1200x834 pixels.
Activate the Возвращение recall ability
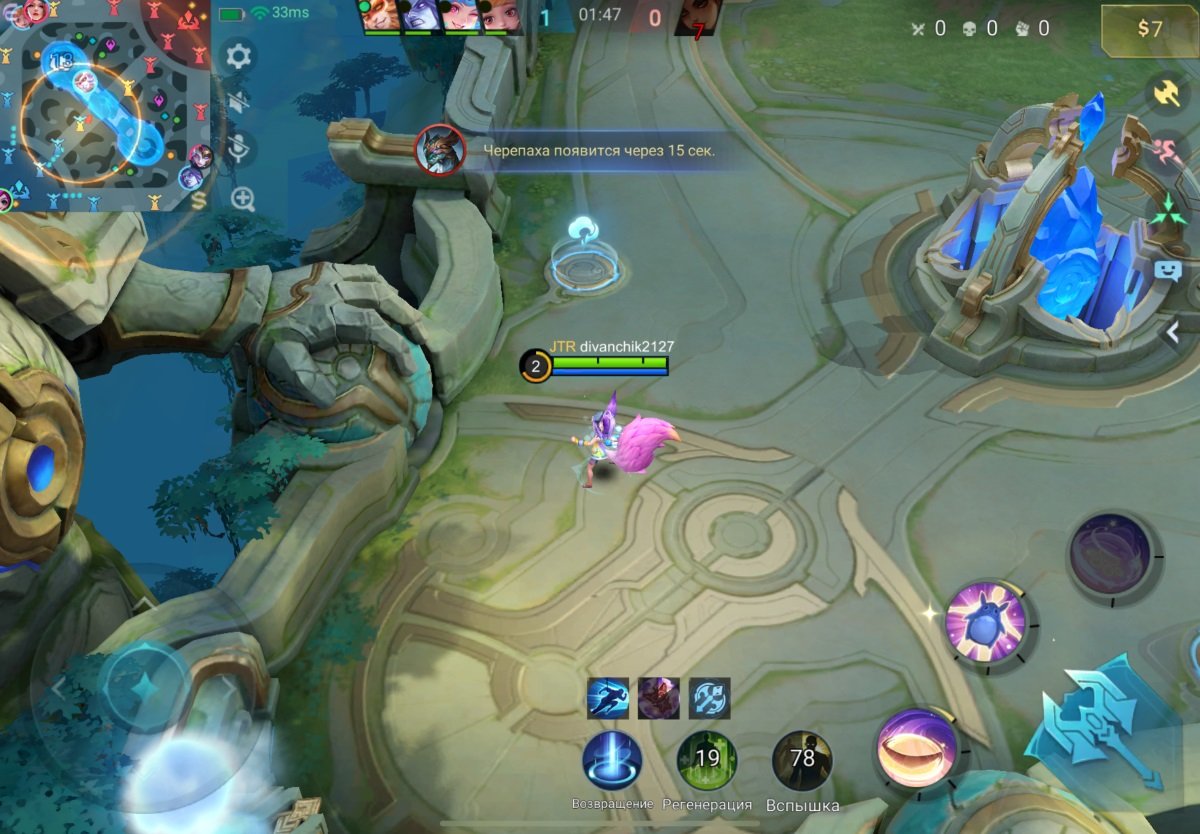tap(612, 761)
